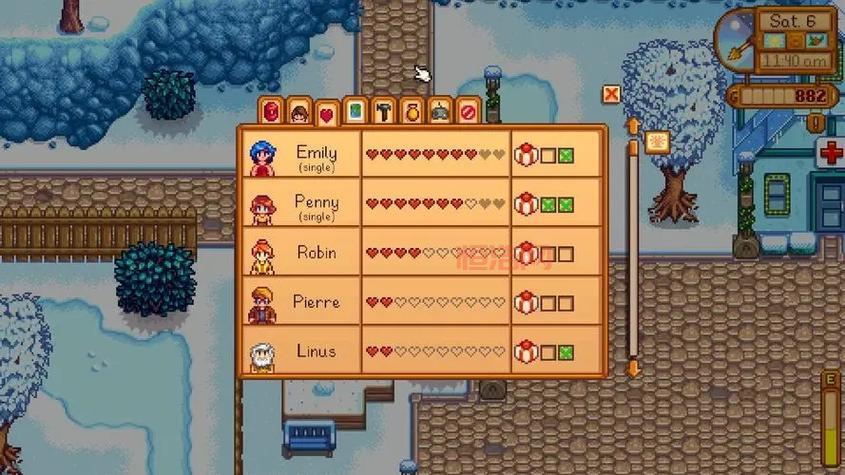
Task: Show the Map tab
Action: point(355,110)
